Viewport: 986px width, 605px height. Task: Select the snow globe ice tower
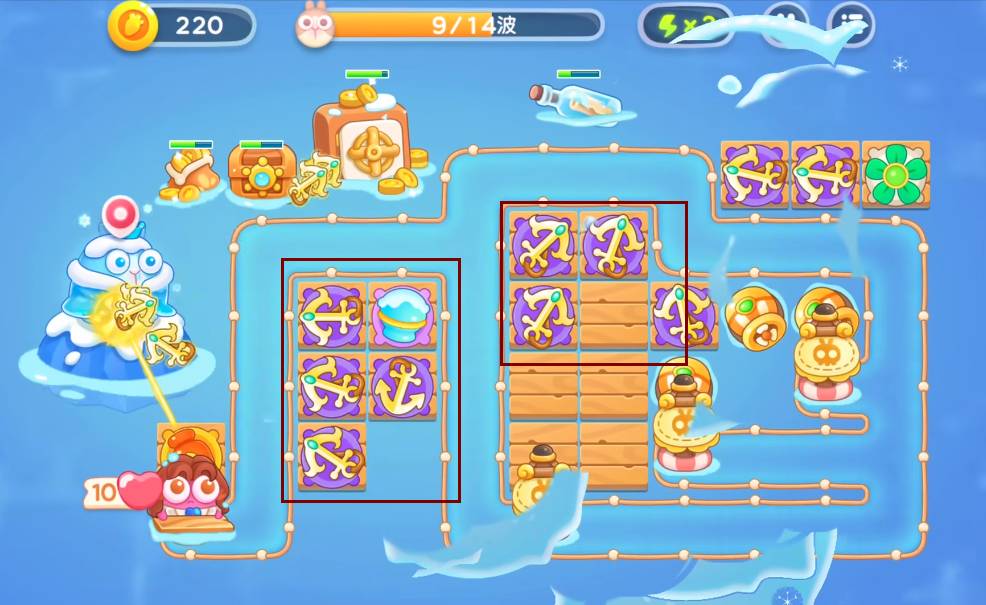coord(403,315)
